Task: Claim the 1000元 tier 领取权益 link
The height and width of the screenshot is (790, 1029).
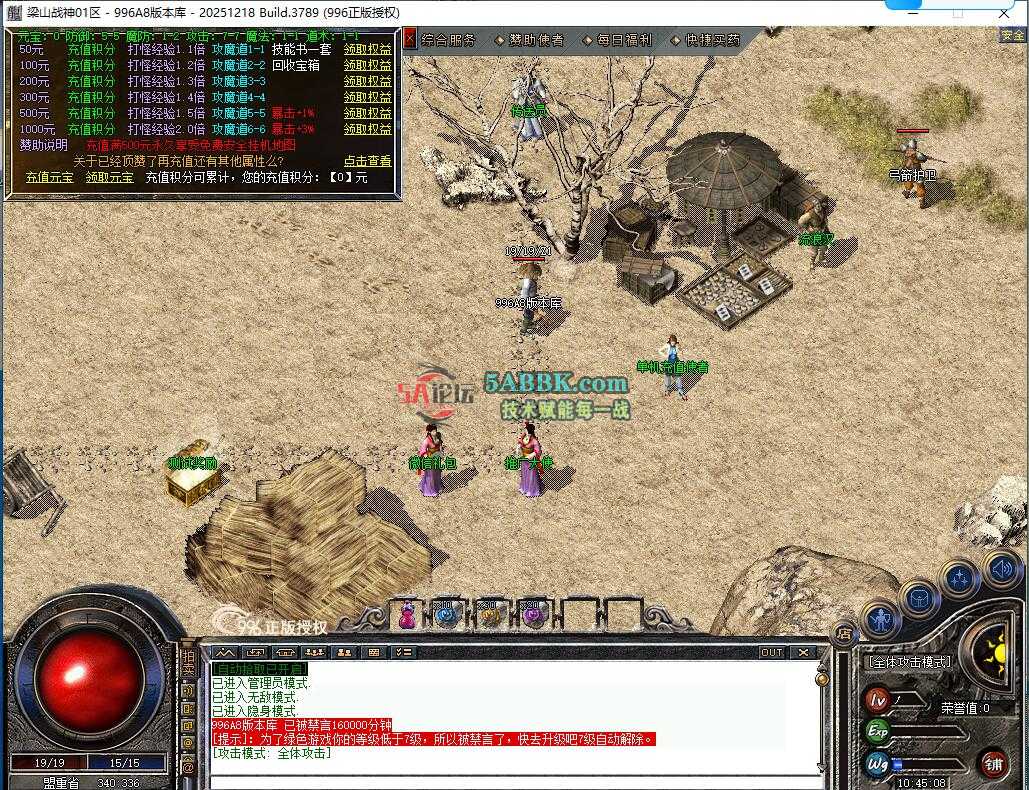Action: click(x=368, y=129)
